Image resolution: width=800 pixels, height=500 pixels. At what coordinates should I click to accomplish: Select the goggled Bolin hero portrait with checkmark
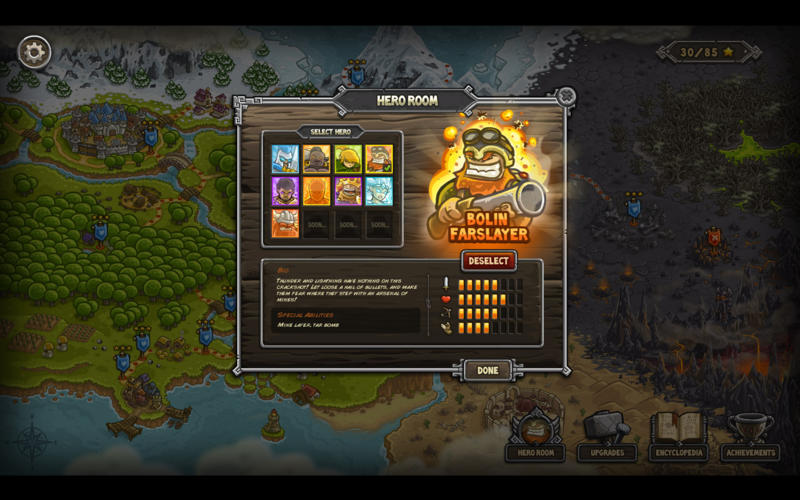pyautogui.click(x=379, y=159)
